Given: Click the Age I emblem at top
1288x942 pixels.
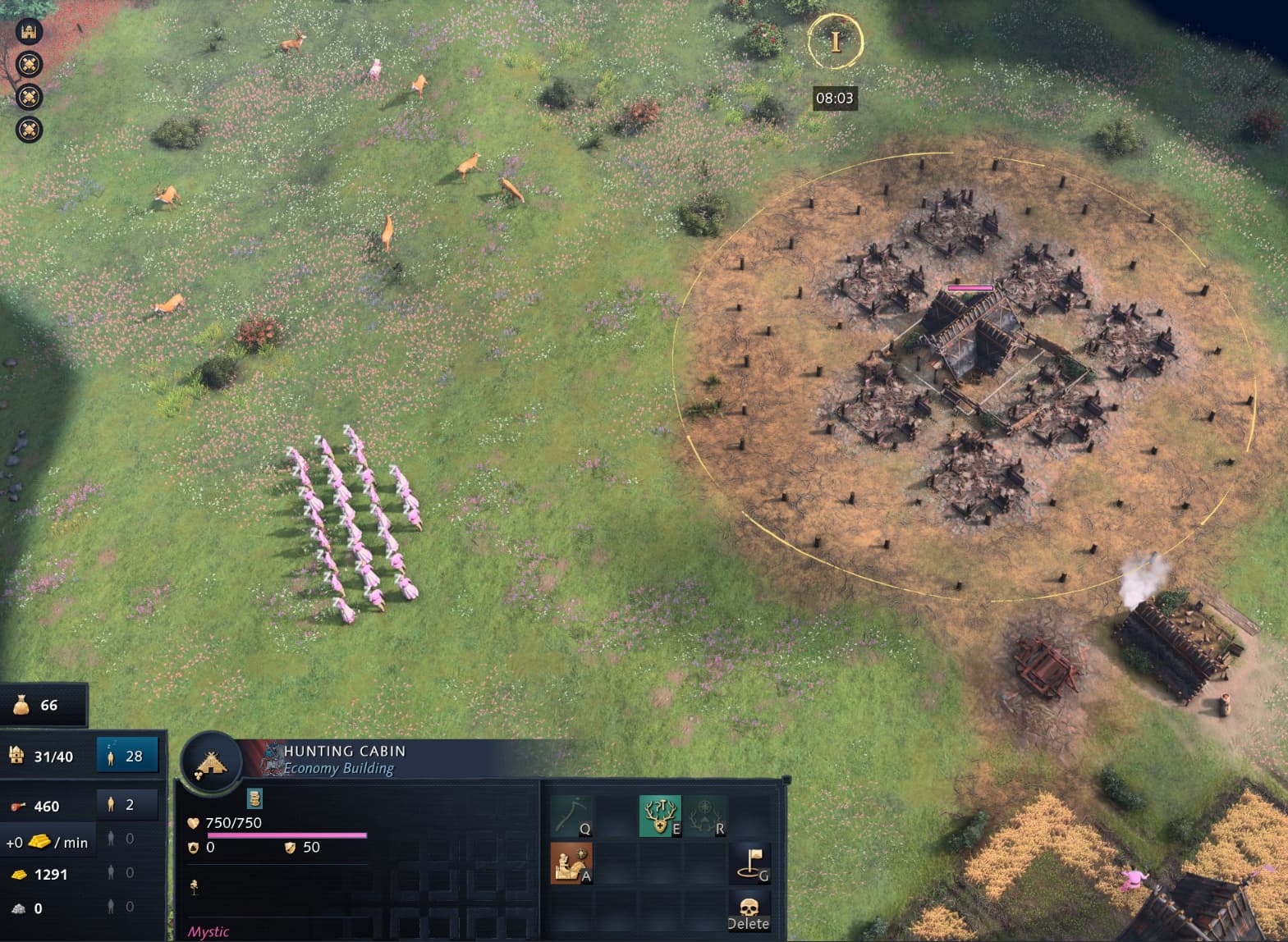Looking at the screenshot, I should (835, 41).
